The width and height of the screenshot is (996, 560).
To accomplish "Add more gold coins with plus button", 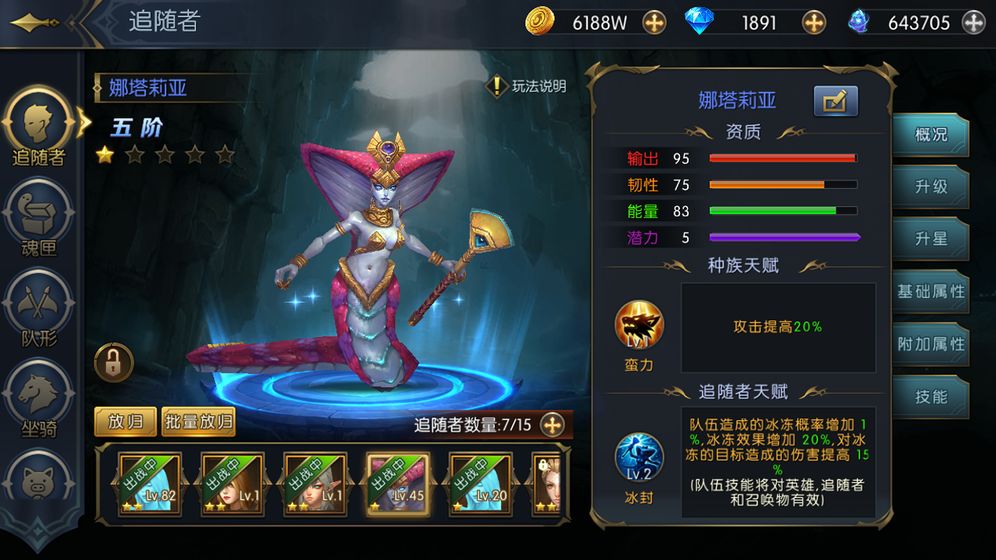I will point(654,22).
